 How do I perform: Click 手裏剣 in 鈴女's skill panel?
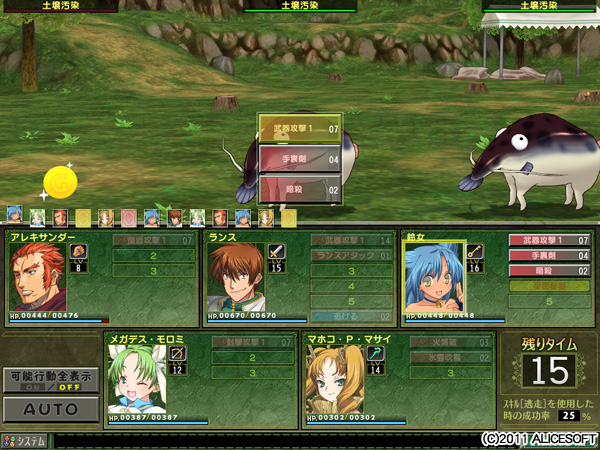click(550, 256)
